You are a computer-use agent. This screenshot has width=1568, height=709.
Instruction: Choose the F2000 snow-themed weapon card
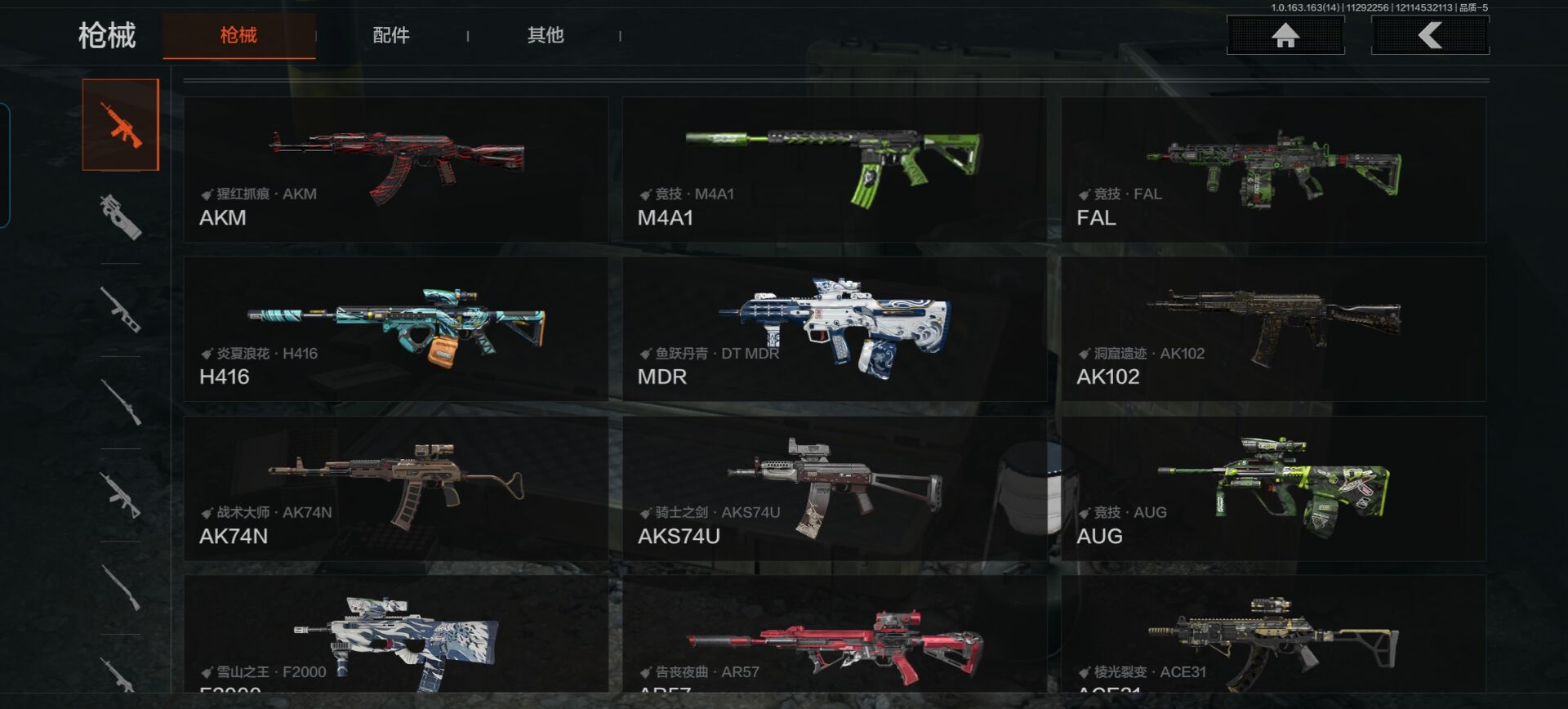point(396,635)
